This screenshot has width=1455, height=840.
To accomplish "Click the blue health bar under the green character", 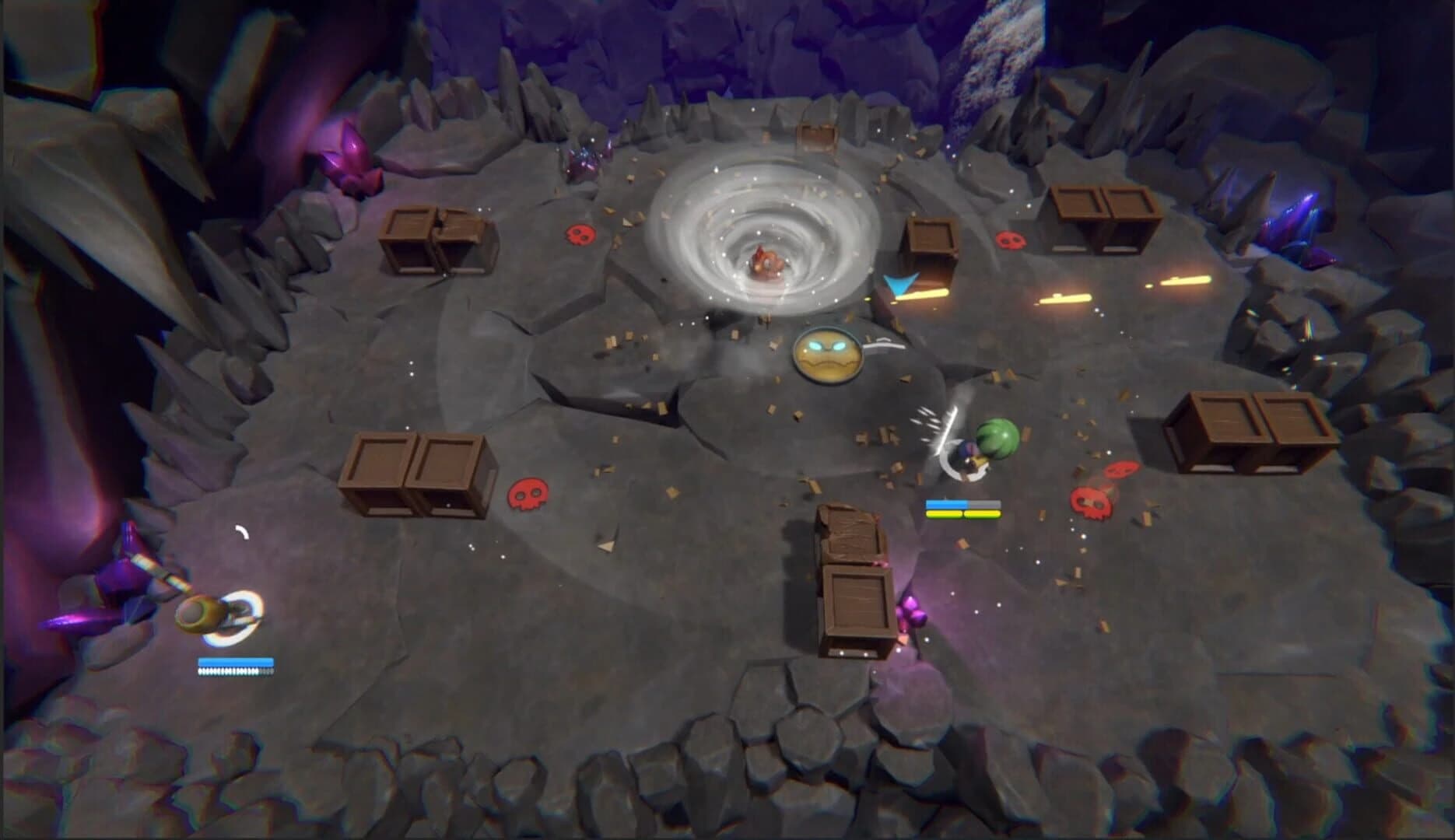I will click(x=946, y=506).
